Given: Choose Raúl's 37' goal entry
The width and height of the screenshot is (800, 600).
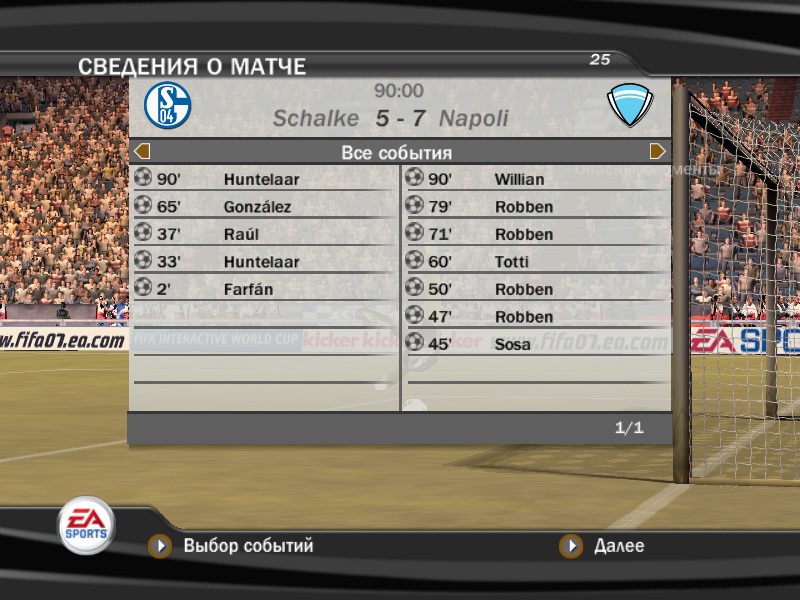Looking at the screenshot, I should [264, 234].
